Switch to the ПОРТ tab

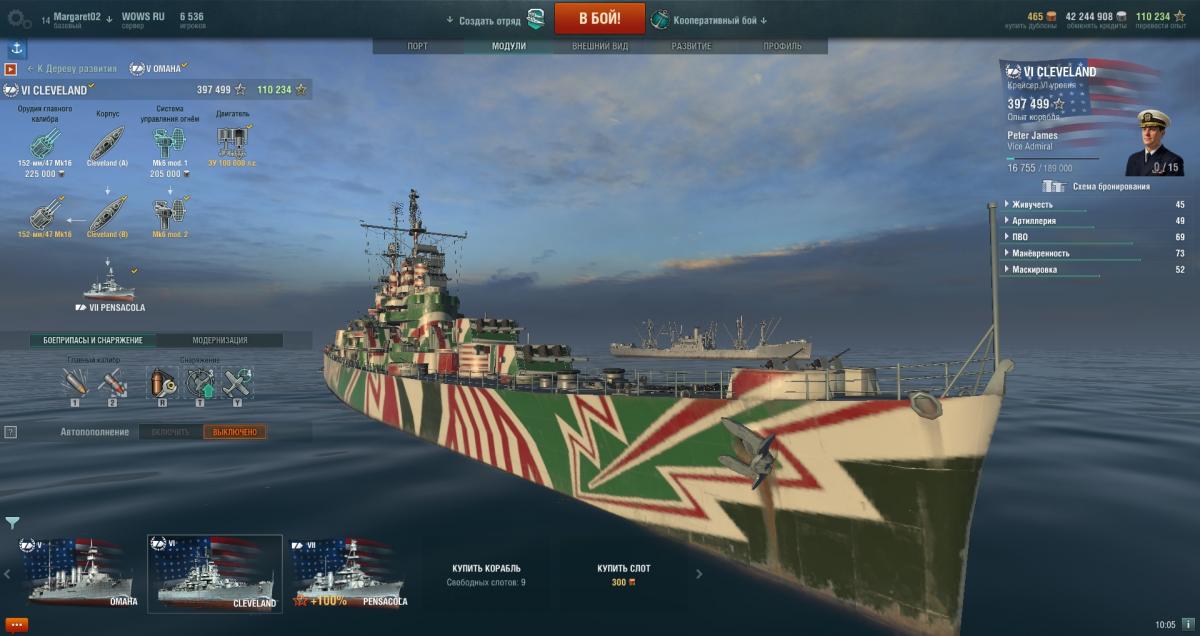coord(417,47)
